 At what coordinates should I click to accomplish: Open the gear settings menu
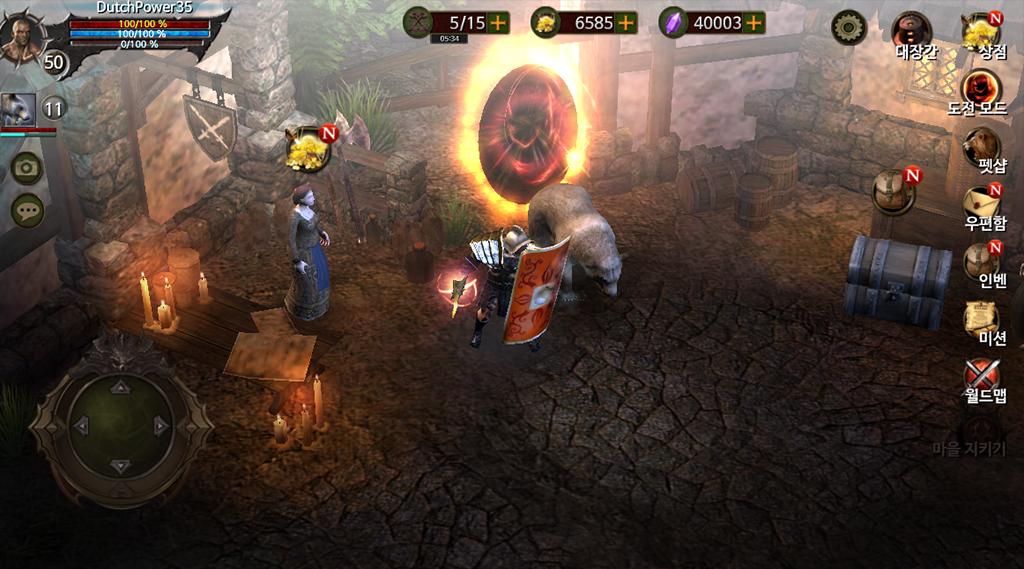[x=849, y=27]
